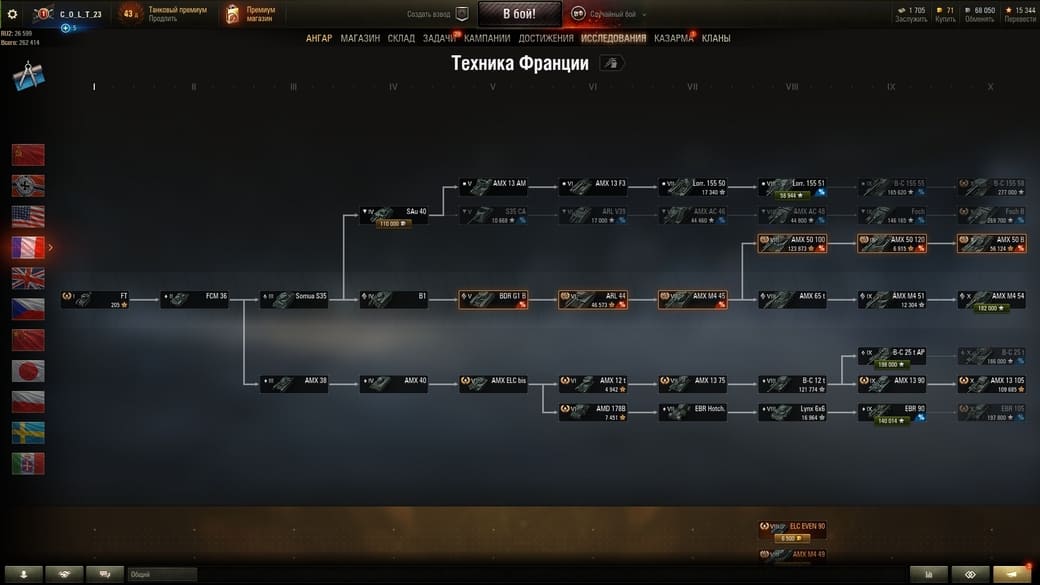The width and height of the screenshot is (1040, 585).
Task: Open the settings gear menu
Action: pos(12,14)
